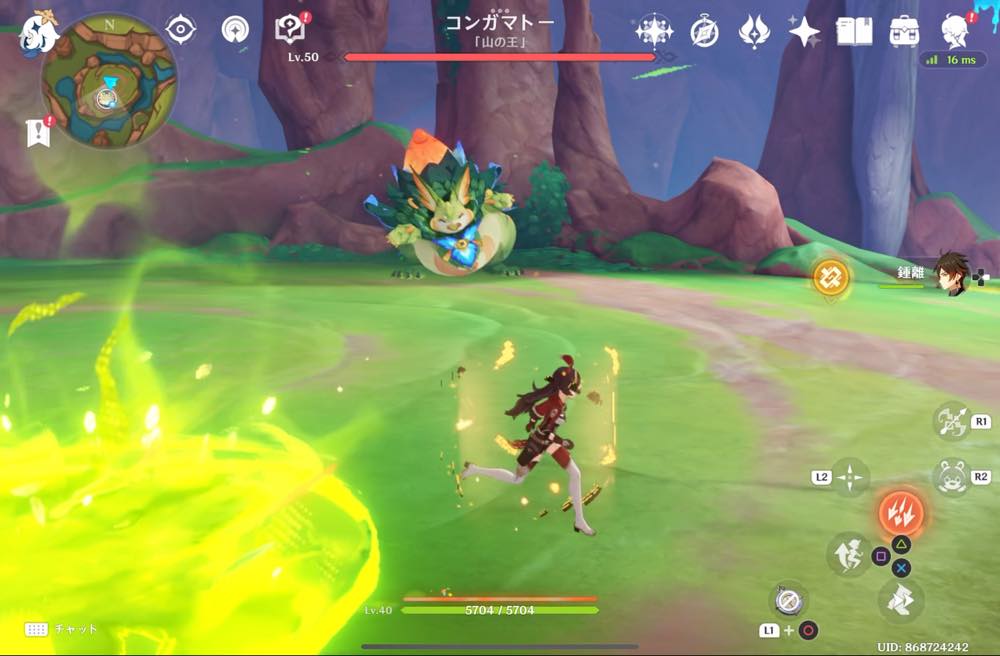
Task: Open the sparkle star Wish menu
Action: [x=804, y=32]
